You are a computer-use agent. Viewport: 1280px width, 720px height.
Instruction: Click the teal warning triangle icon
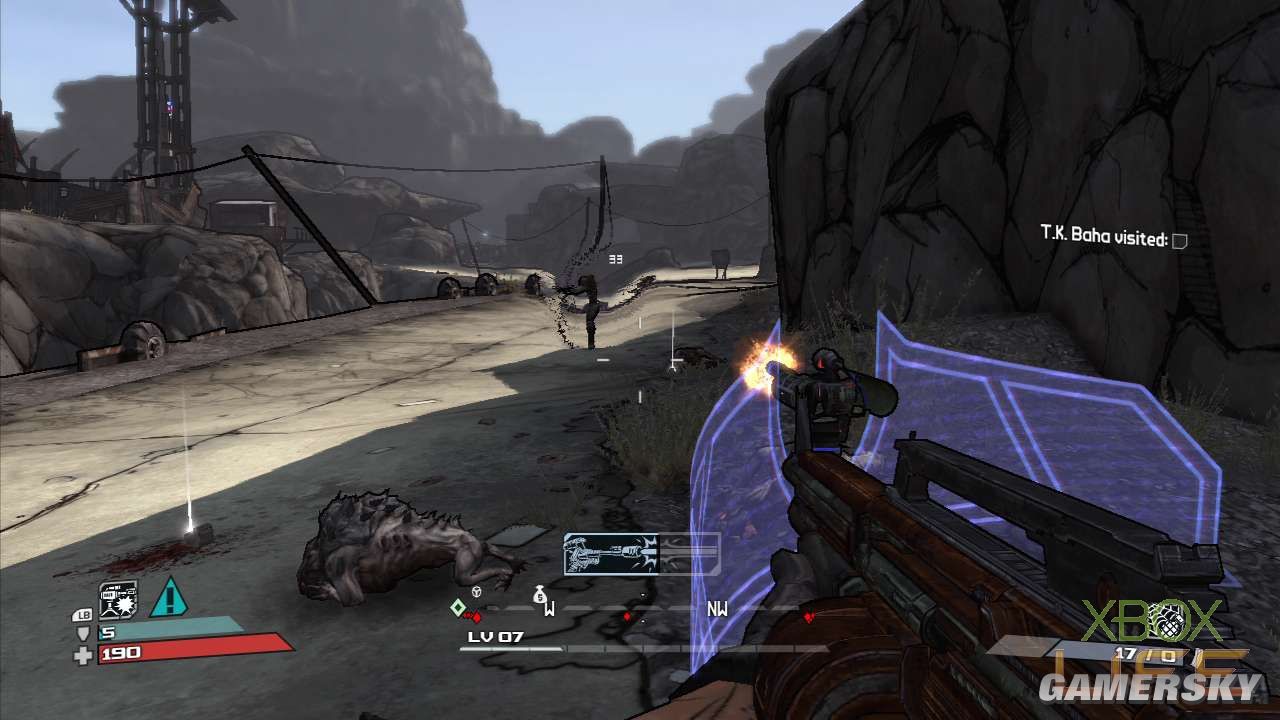point(169,598)
